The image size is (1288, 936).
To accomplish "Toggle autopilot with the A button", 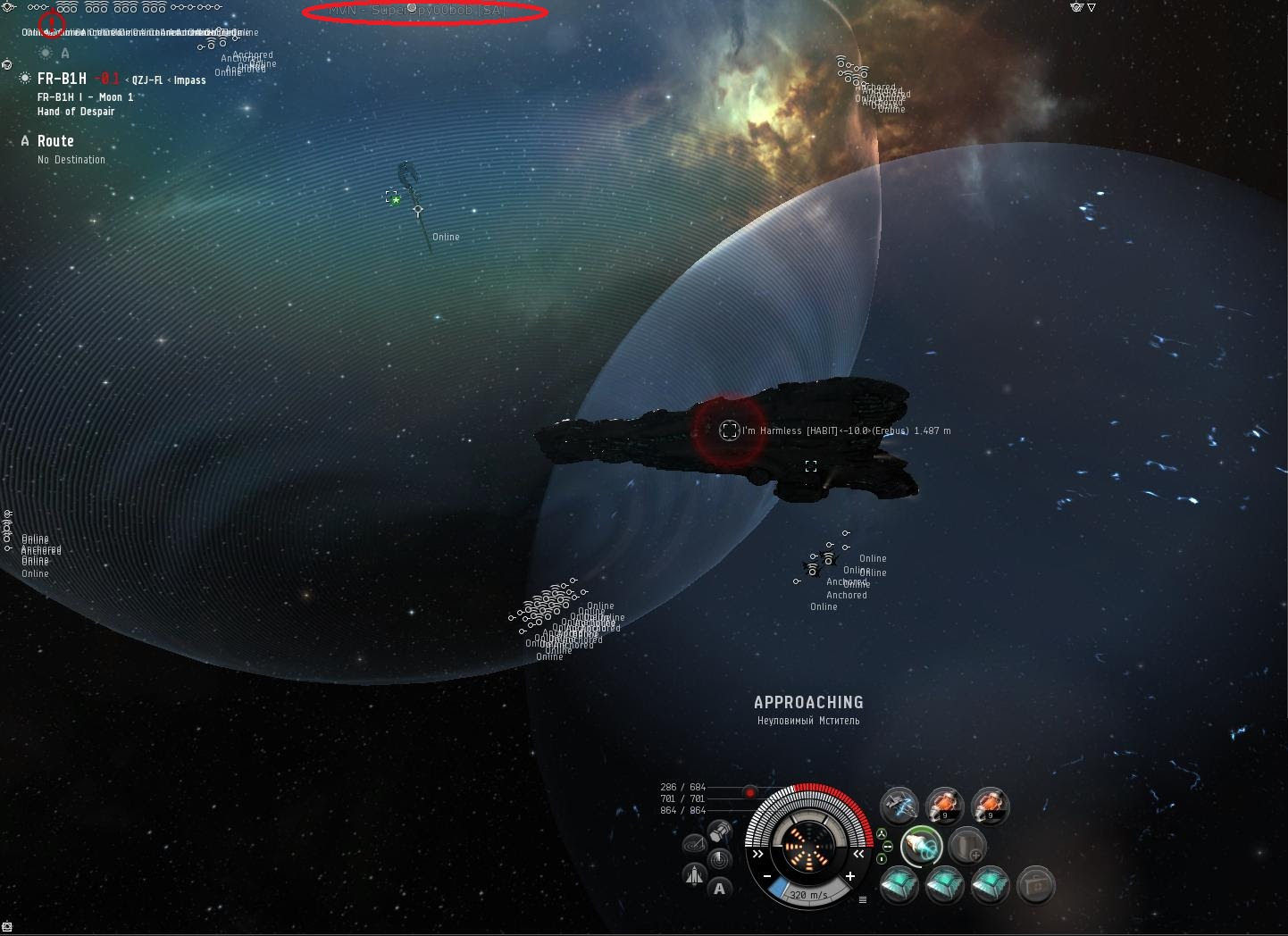I will (x=720, y=888).
